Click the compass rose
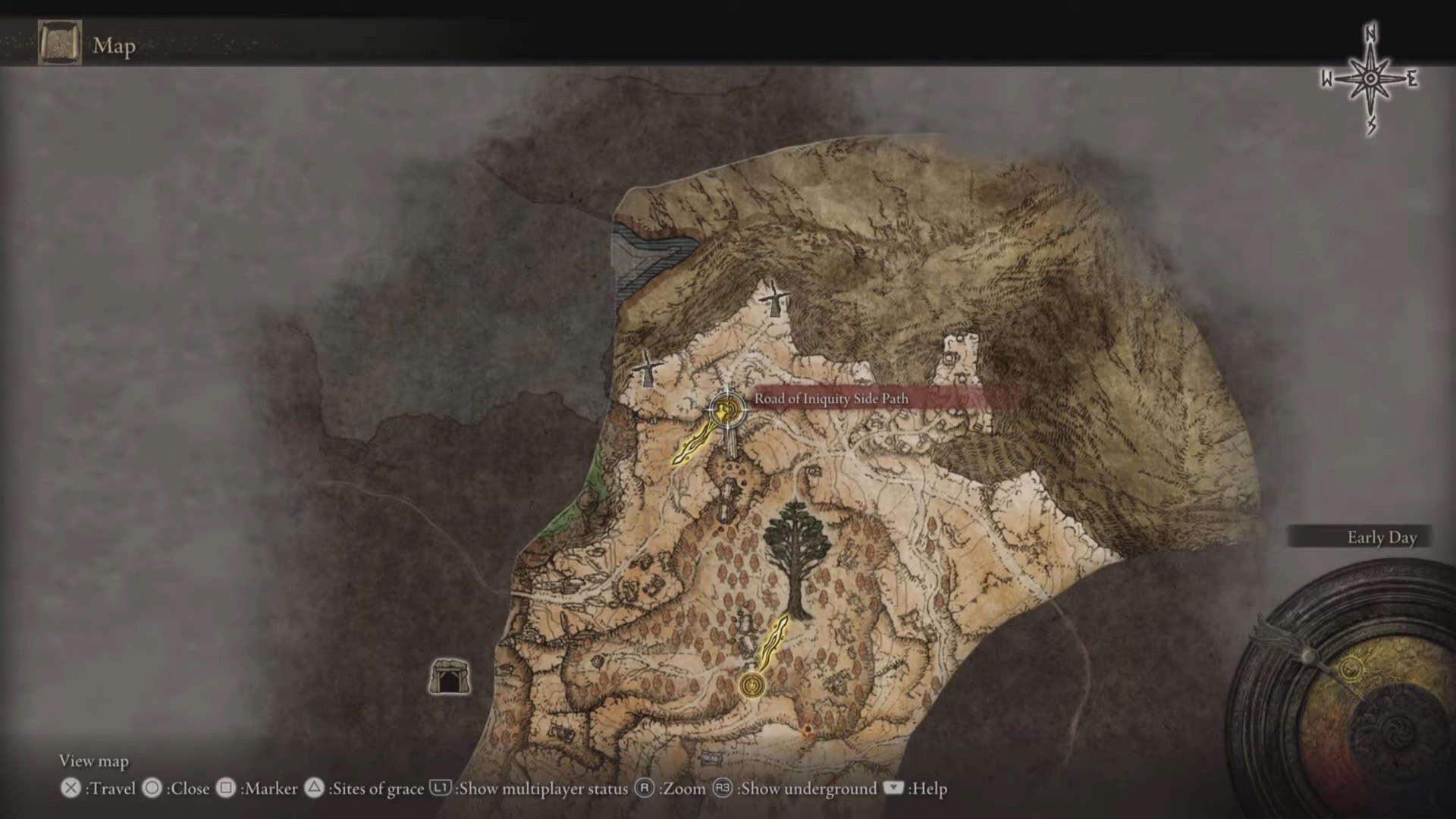The width and height of the screenshot is (1456, 819). tap(1370, 79)
